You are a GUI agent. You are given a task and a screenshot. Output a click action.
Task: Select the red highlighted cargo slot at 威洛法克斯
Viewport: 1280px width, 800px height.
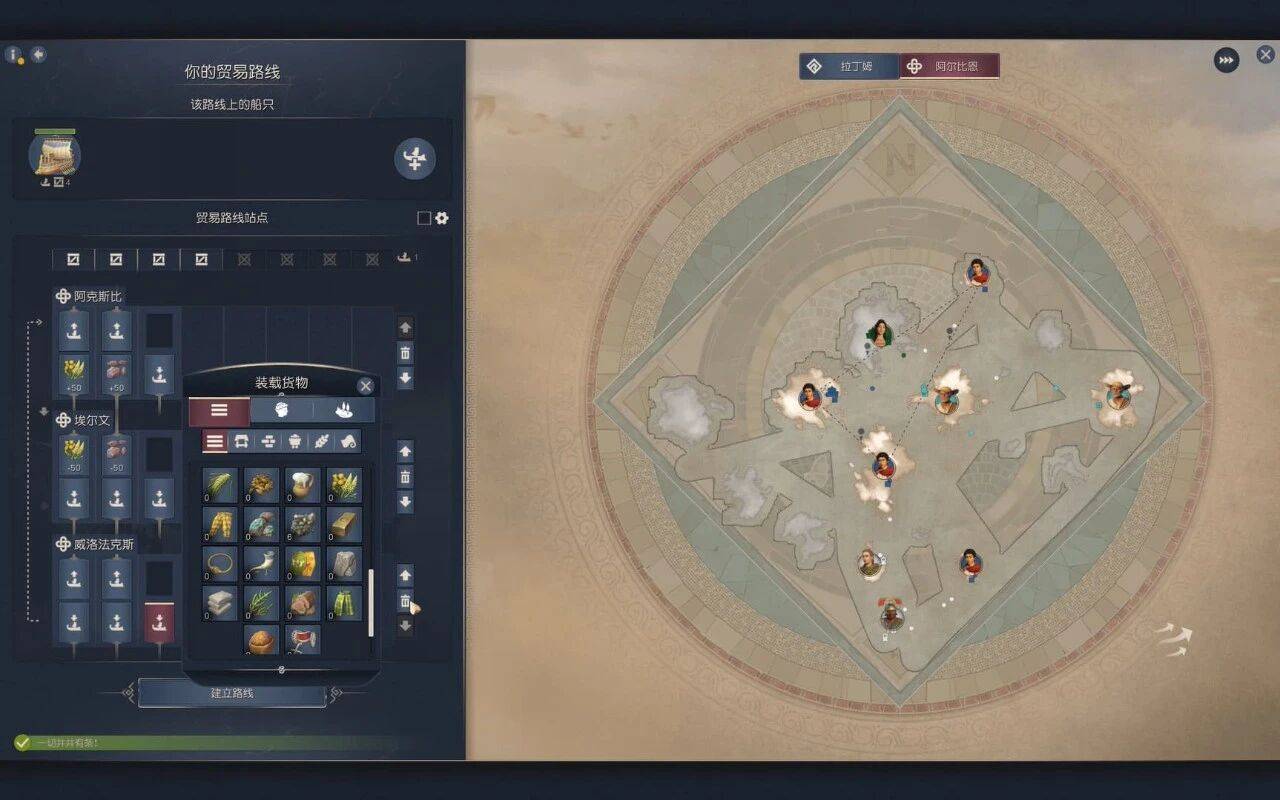159,621
